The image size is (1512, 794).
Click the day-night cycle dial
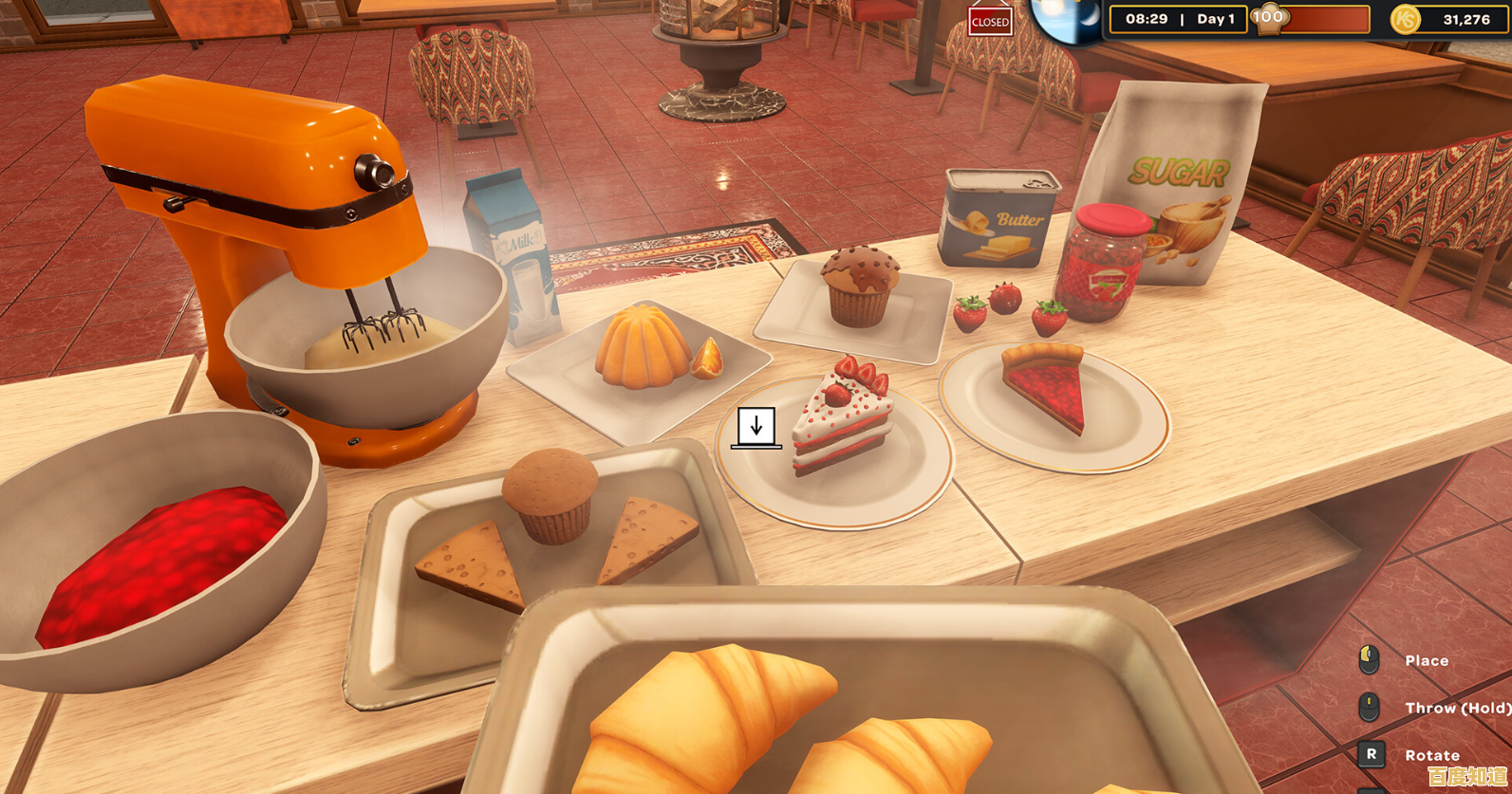[x=1070, y=19]
